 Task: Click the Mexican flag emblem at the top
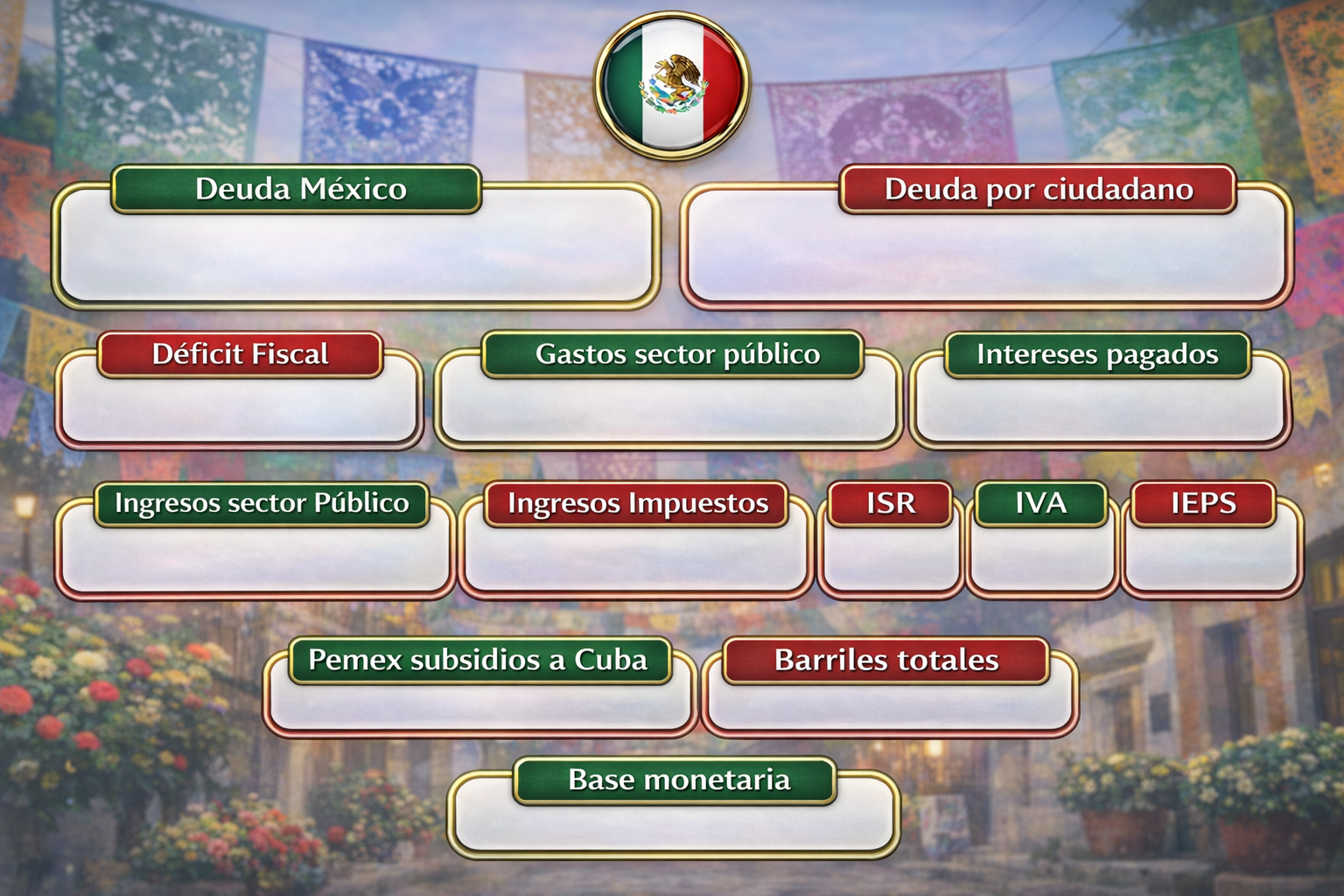click(x=671, y=85)
